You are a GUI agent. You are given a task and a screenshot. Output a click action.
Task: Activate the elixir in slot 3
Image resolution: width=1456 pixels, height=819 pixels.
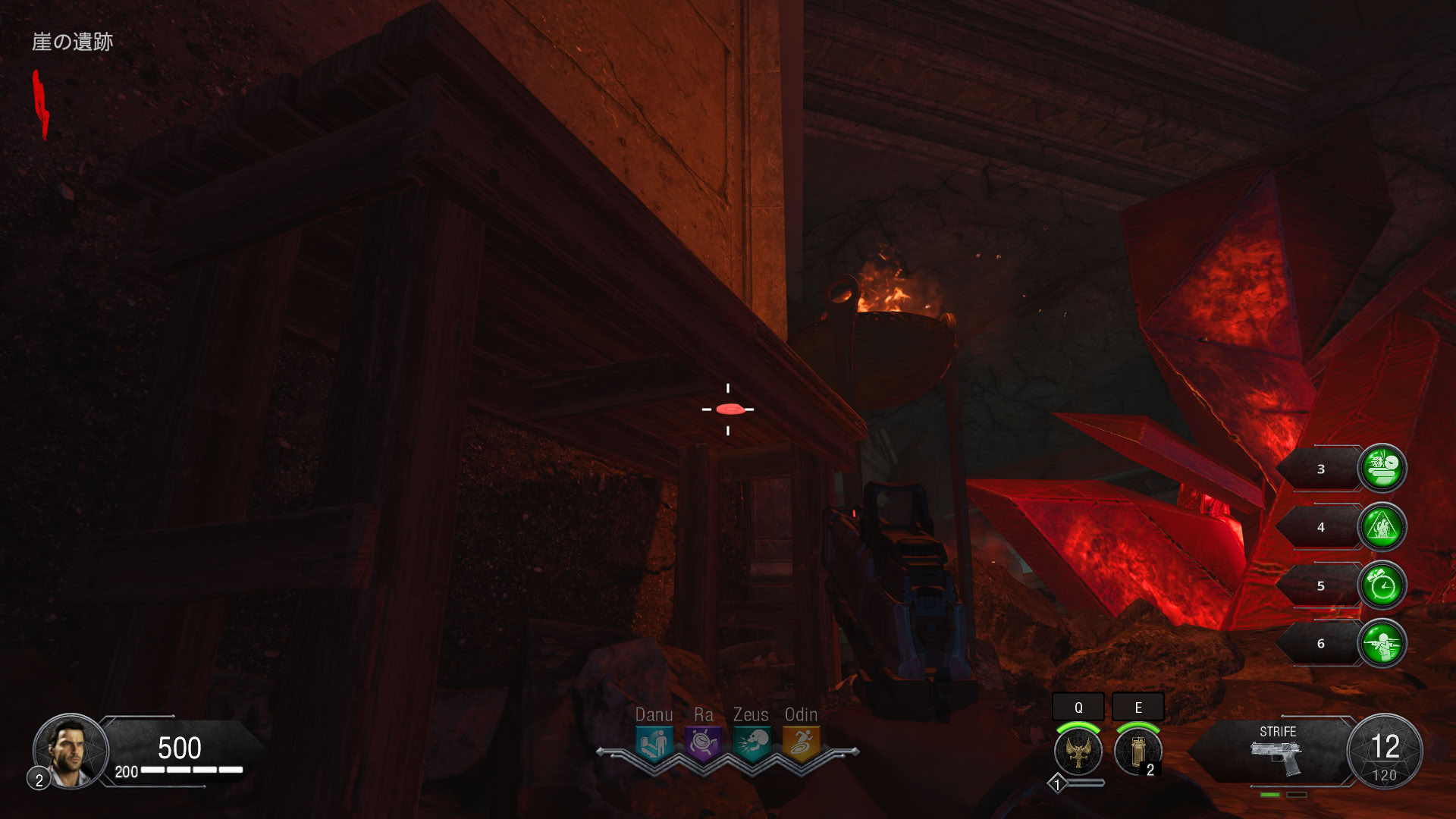[1382, 468]
